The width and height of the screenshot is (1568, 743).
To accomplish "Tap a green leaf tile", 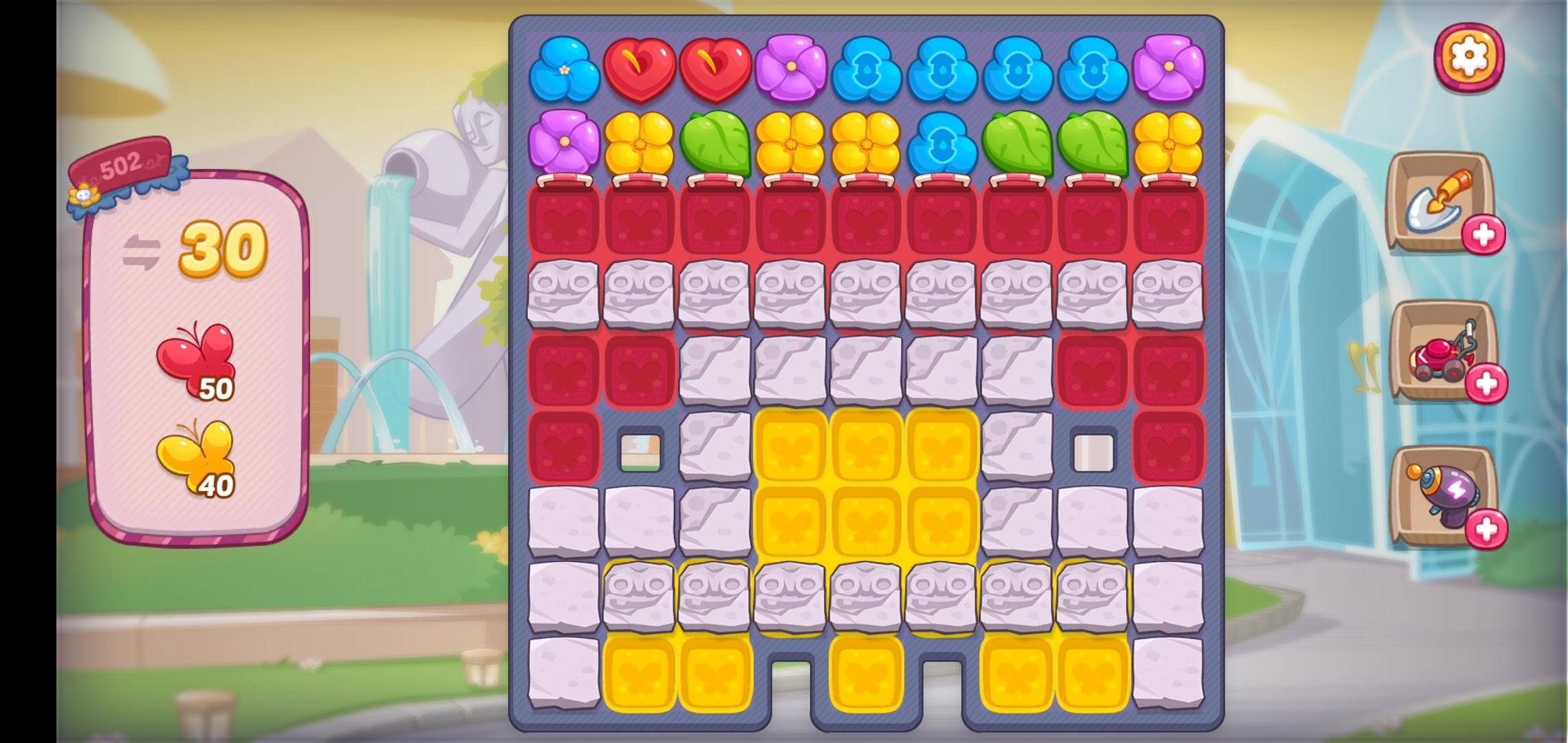I will [715, 144].
